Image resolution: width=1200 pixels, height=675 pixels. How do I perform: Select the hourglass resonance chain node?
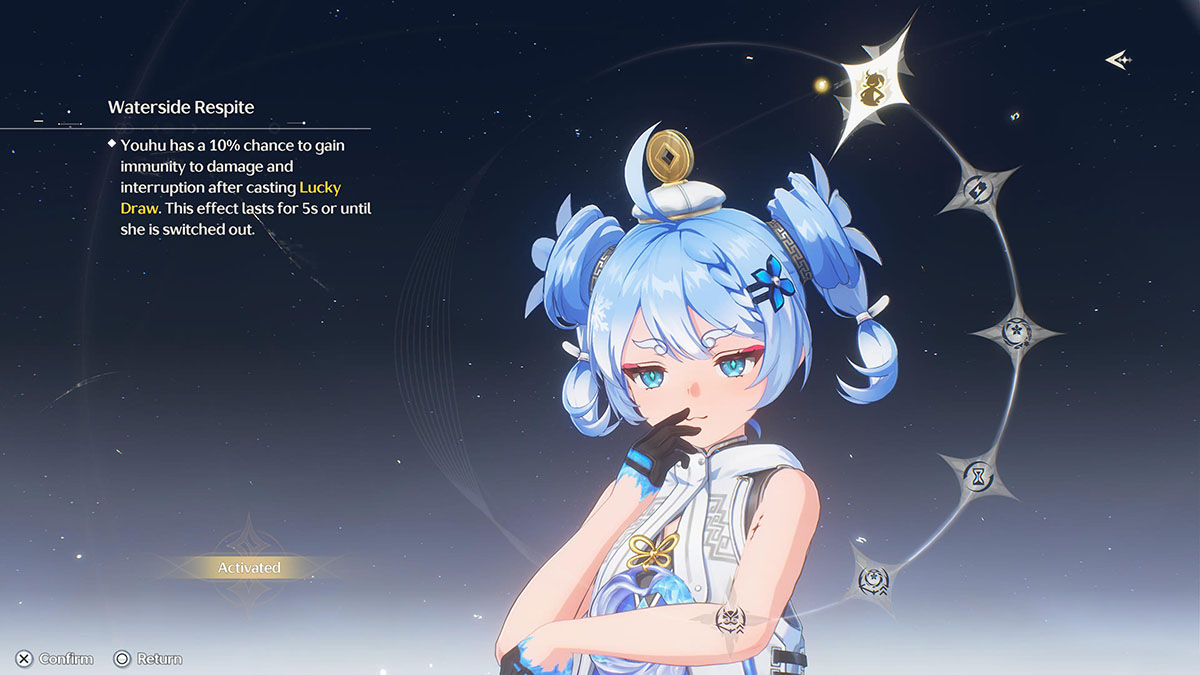[978, 475]
